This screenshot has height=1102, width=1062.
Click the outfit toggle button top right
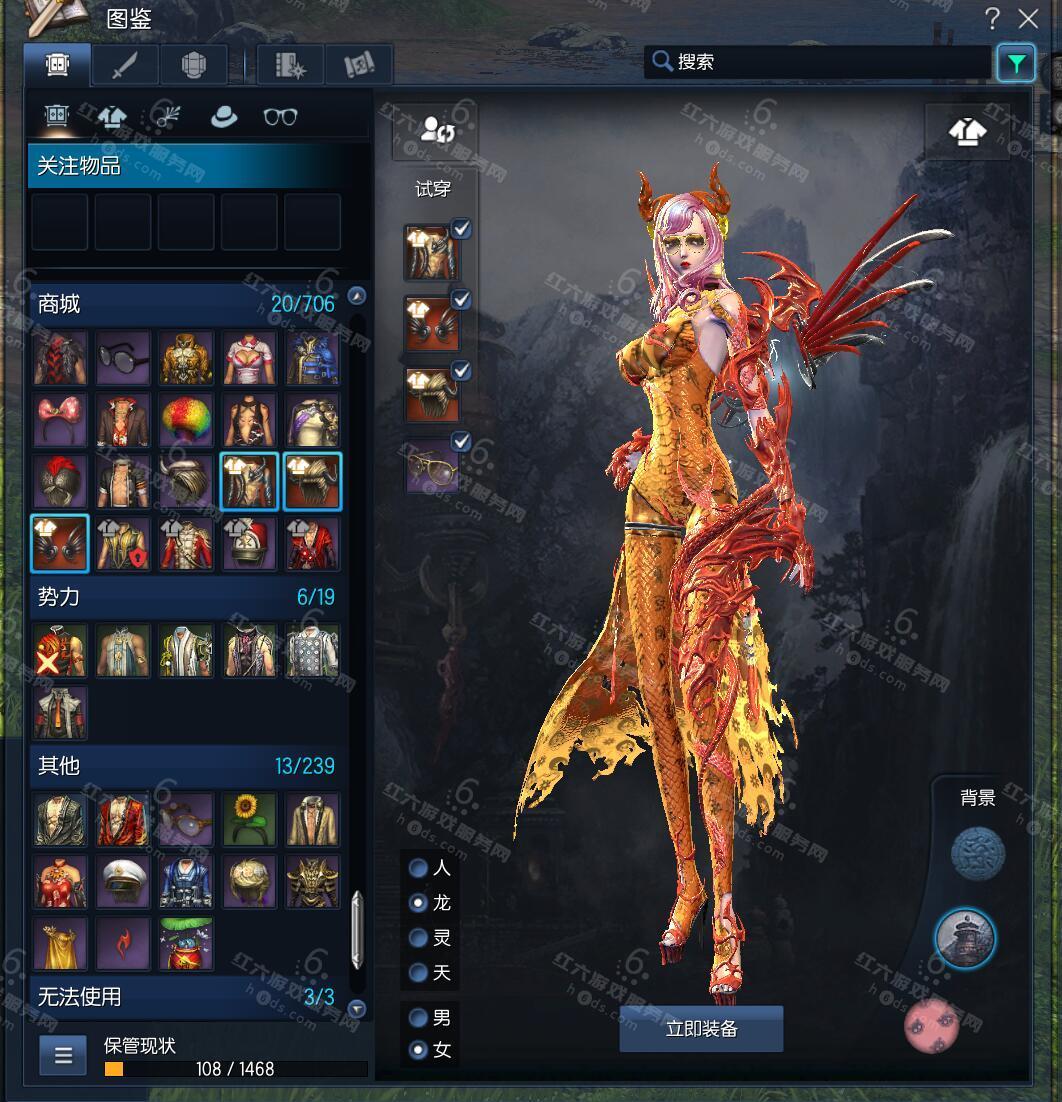[x=966, y=132]
